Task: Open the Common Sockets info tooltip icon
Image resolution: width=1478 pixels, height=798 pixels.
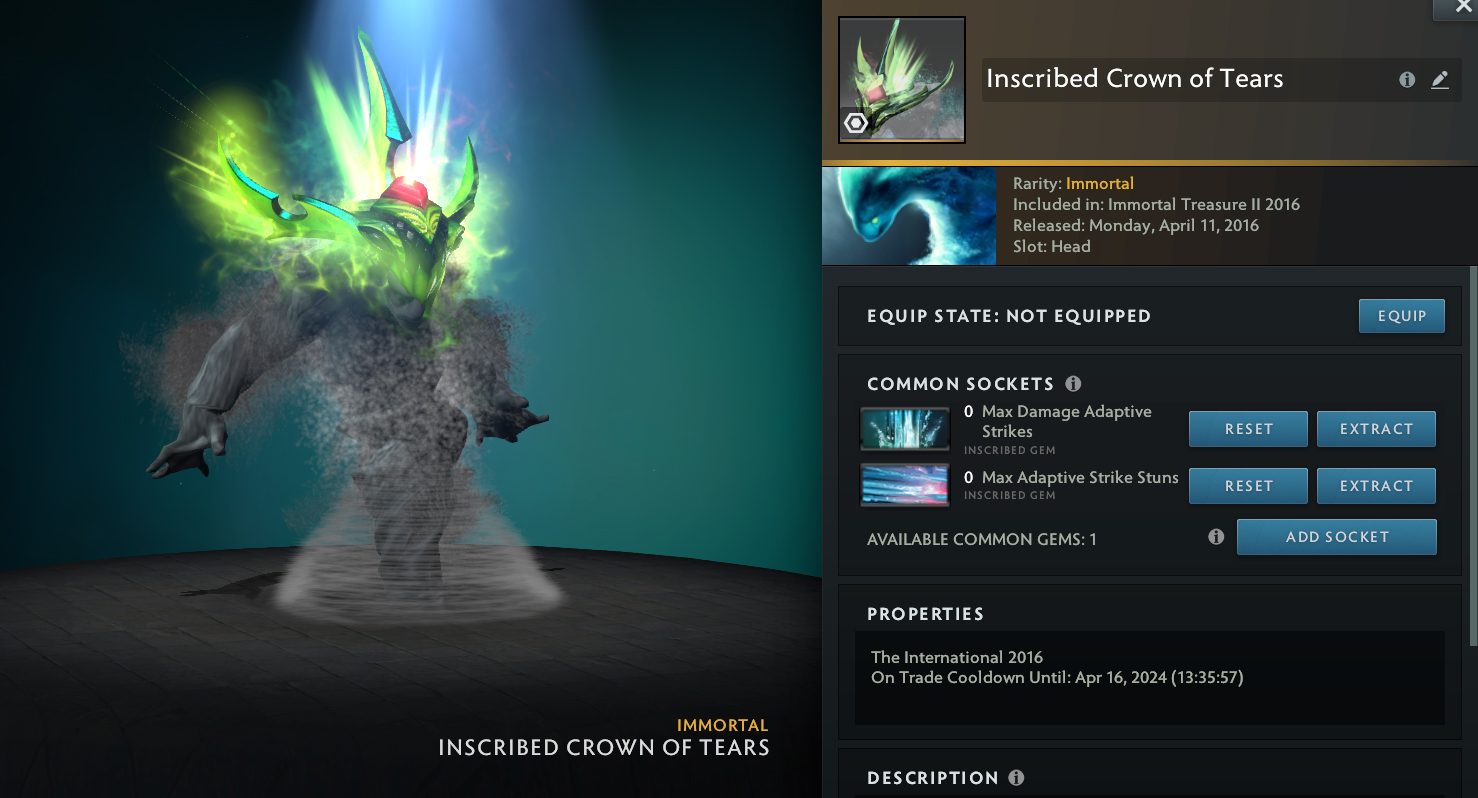Action: pyautogui.click(x=1073, y=384)
